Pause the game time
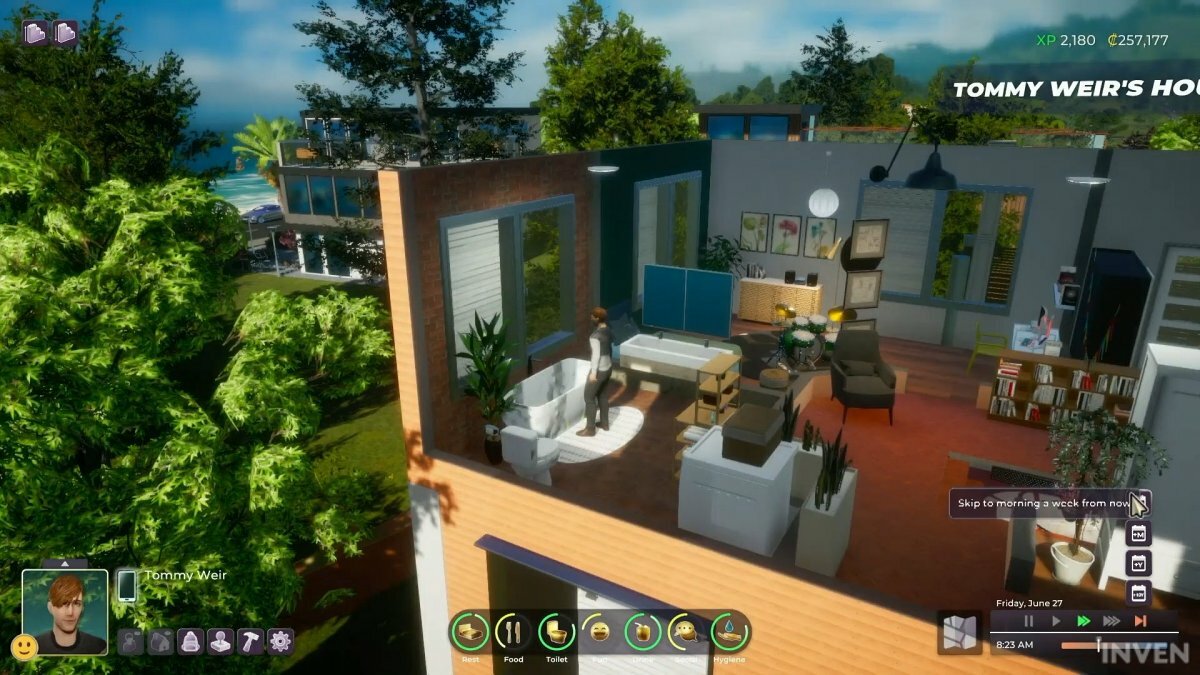The image size is (1200, 675). pyautogui.click(x=1028, y=621)
